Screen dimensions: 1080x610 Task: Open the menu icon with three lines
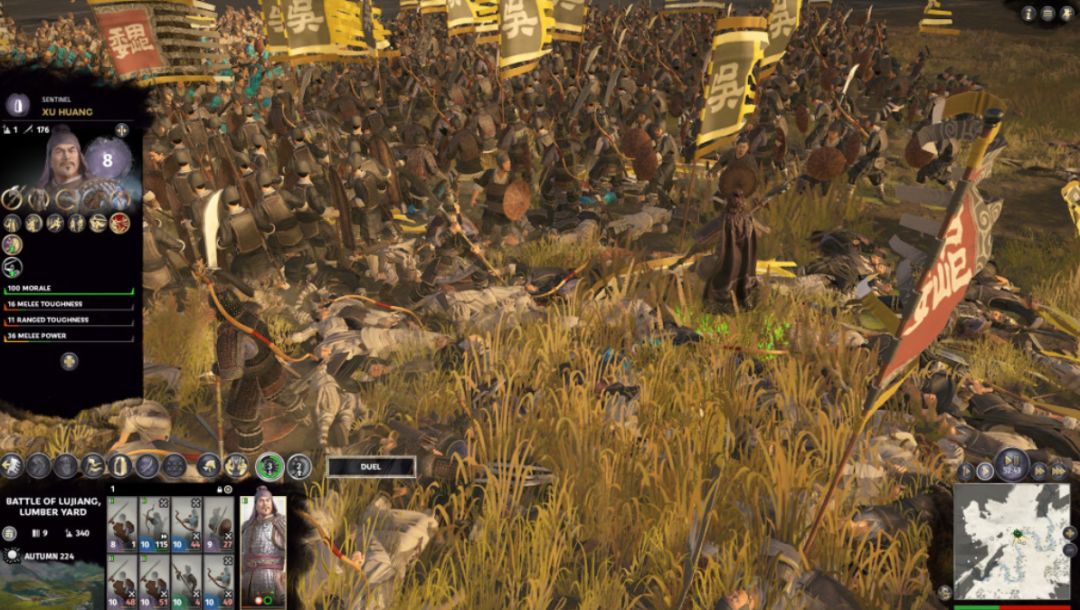click(1047, 13)
